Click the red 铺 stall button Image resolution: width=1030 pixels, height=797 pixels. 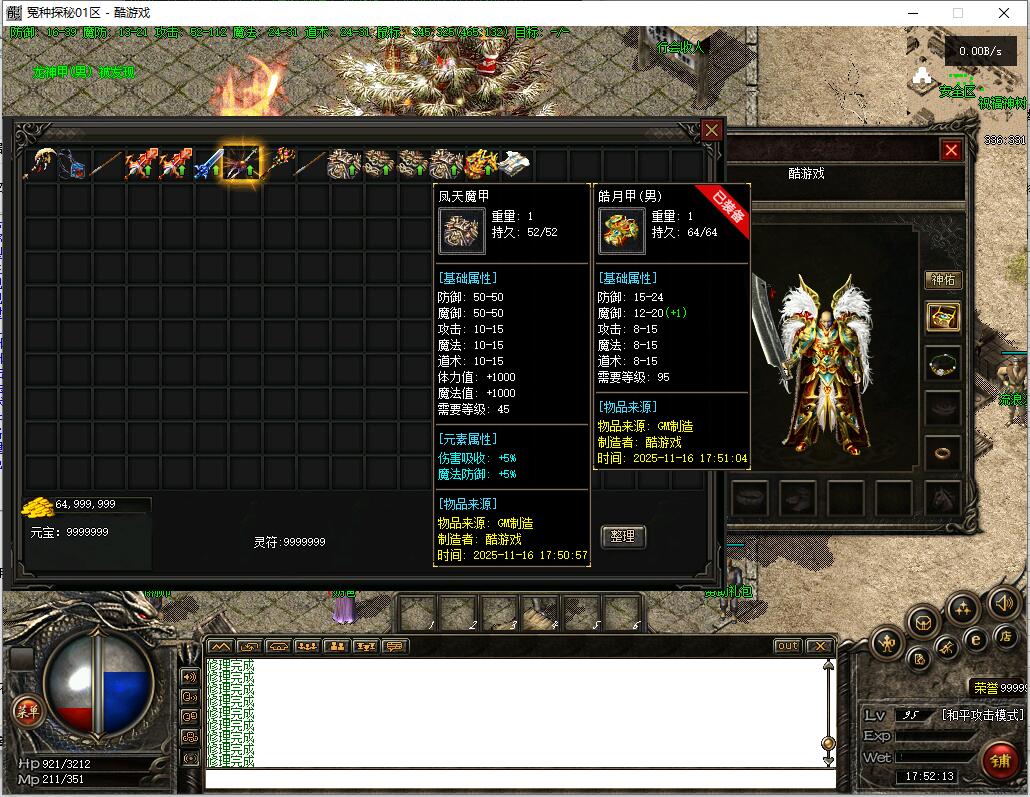click(1000, 759)
